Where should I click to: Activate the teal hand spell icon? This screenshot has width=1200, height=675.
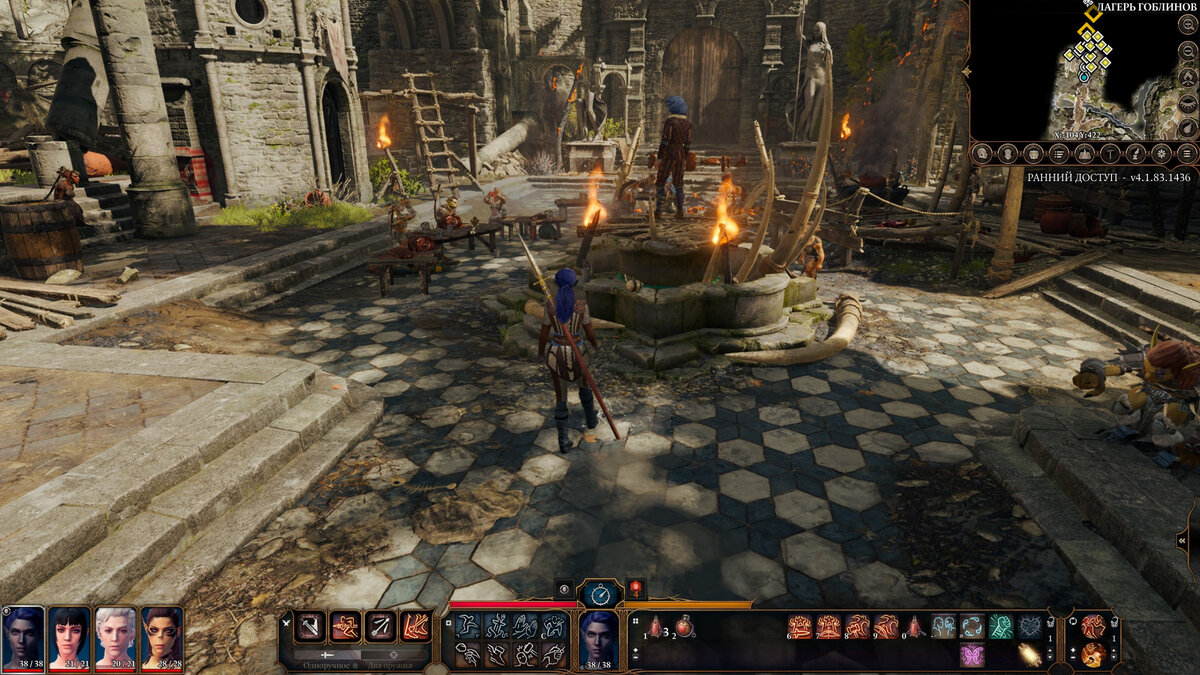pos(1000,627)
